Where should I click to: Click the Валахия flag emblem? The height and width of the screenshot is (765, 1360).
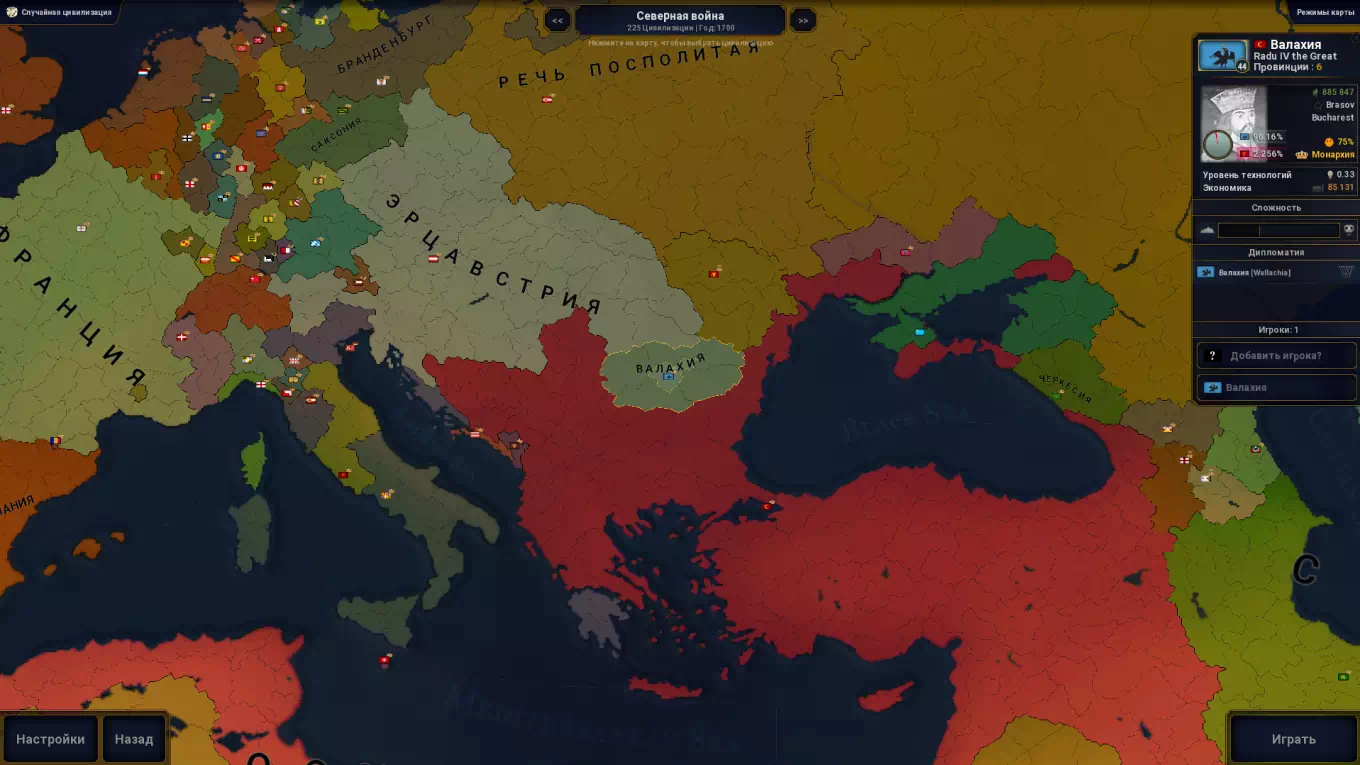click(x=1222, y=56)
